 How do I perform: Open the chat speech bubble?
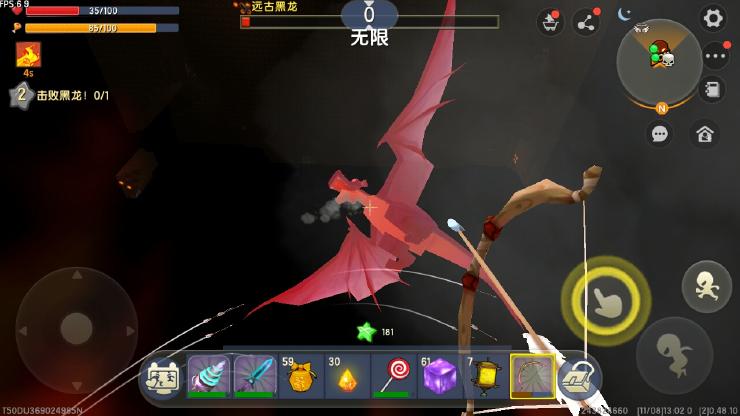(x=660, y=132)
